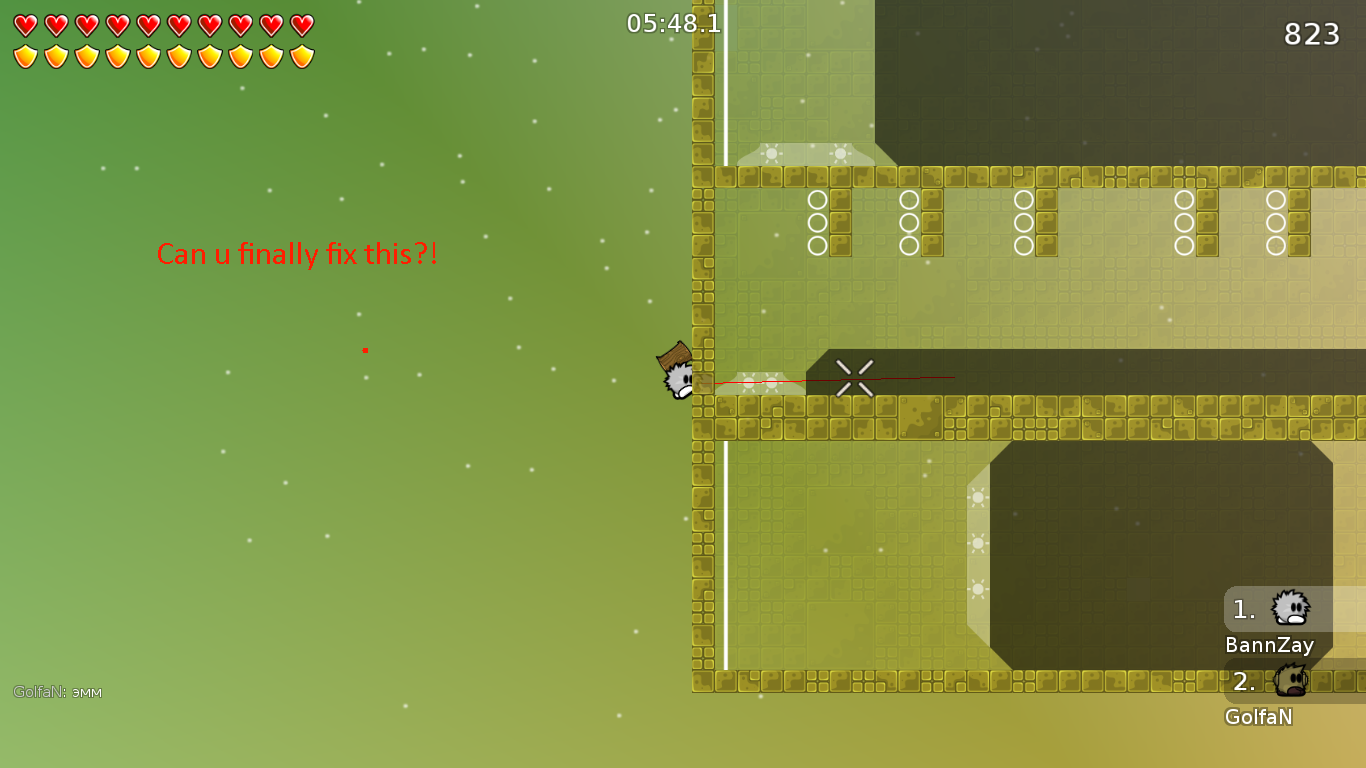Select the hammer weapon held by the player
The image size is (1366, 768).
point(673,355)
